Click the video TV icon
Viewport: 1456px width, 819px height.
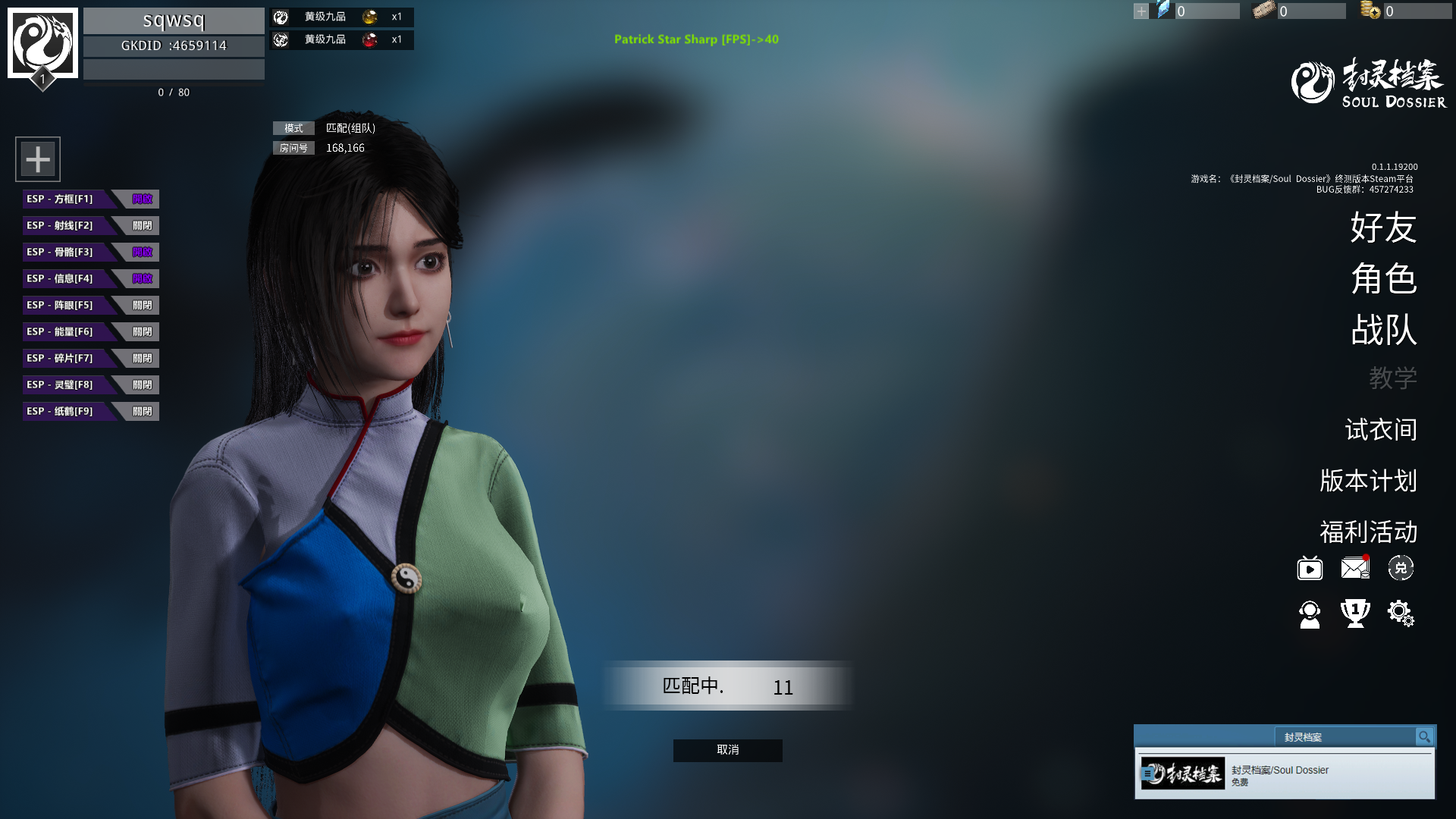1310,568
